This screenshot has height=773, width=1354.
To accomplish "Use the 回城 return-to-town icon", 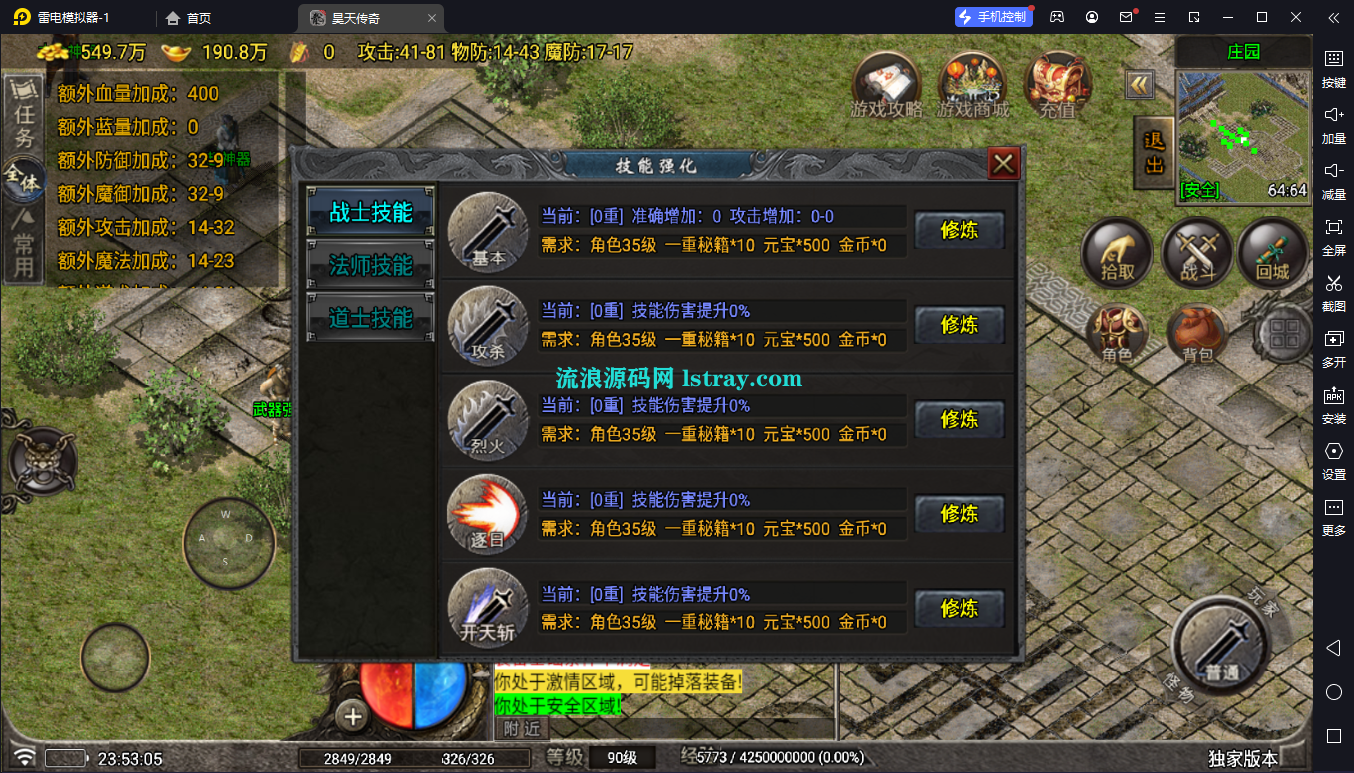I will pos(1274,253).
